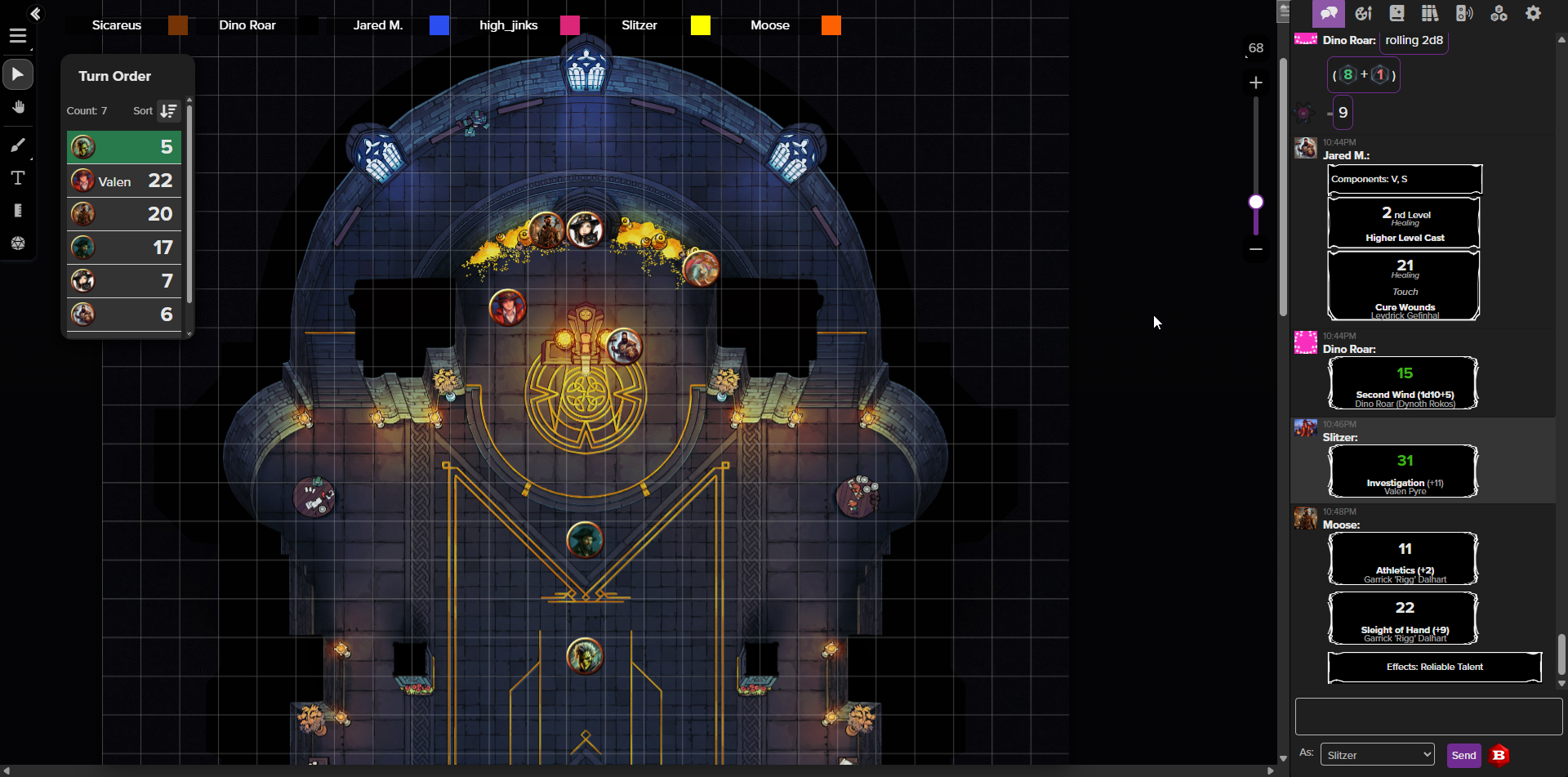Image resolution: width=1568 pixels, height=777 pixels.
Task: Open the Jukebox audio tab
Action: coord(1464,14)
